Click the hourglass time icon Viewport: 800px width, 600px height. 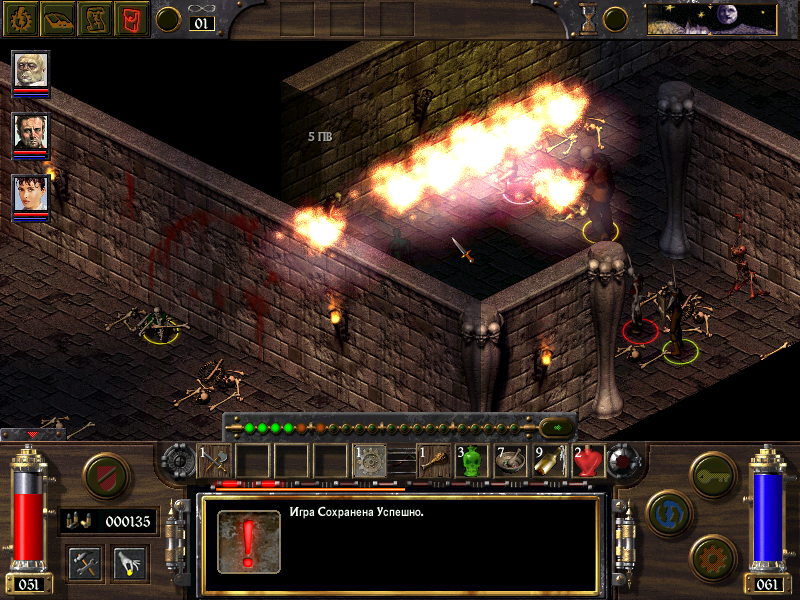click(589, 18)
